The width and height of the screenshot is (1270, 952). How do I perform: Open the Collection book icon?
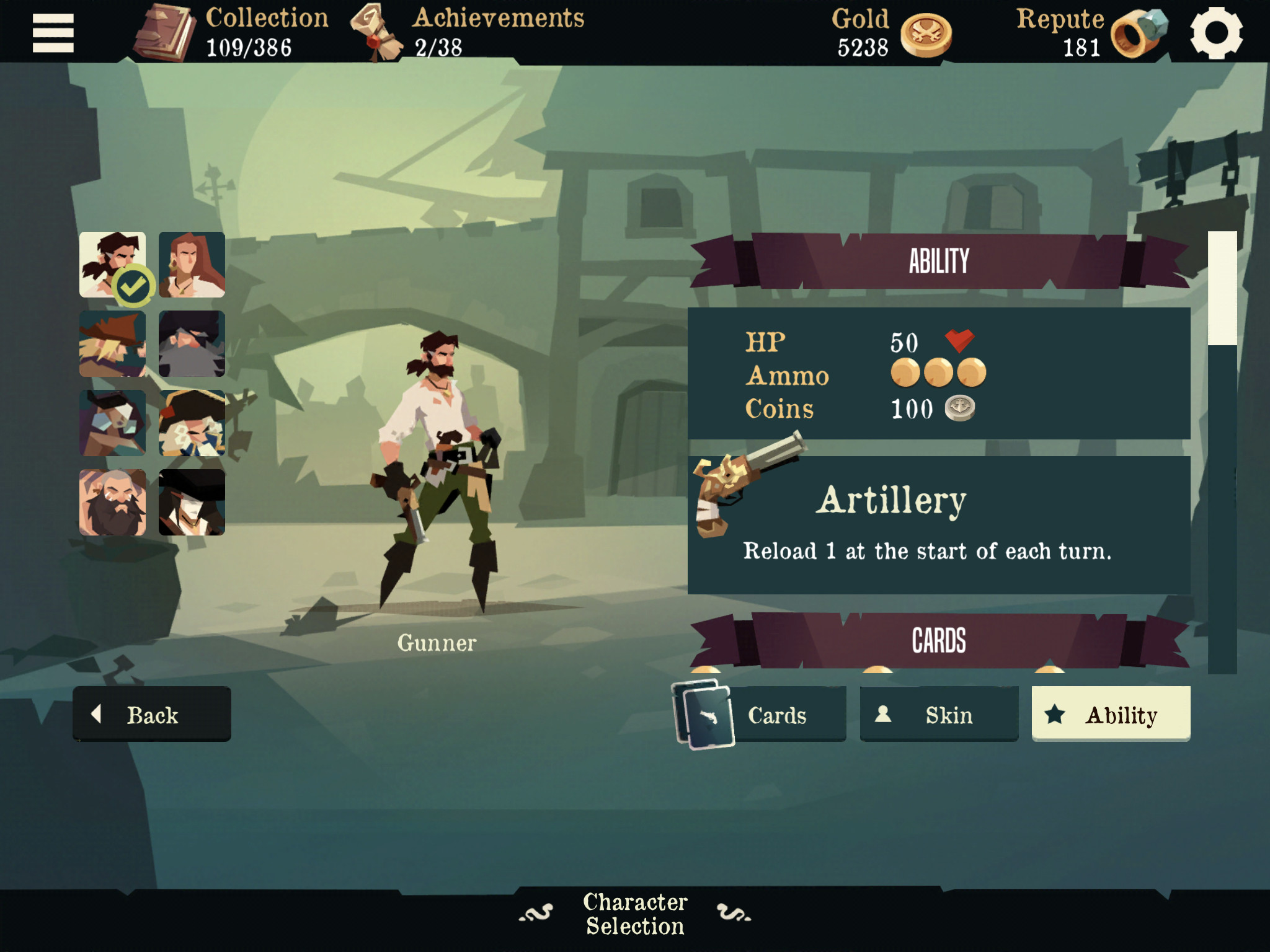tap(164, 32)
